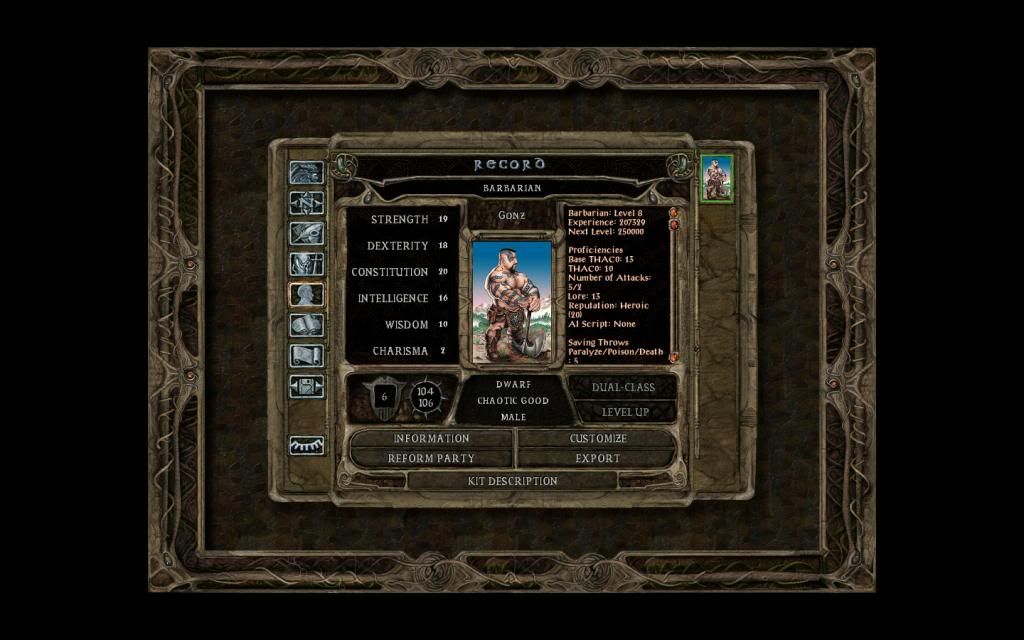This screenshot has width=1024, height=640.
Task: Open the mage spellbook icon
Action: (x=306, y=325)
